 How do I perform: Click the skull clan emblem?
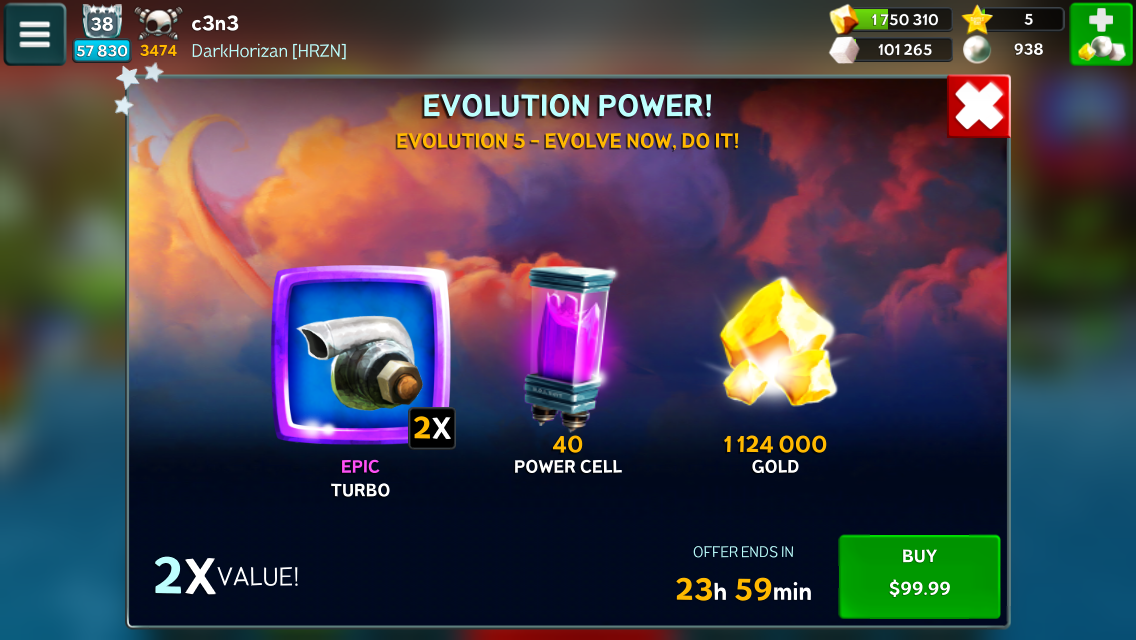158,23
